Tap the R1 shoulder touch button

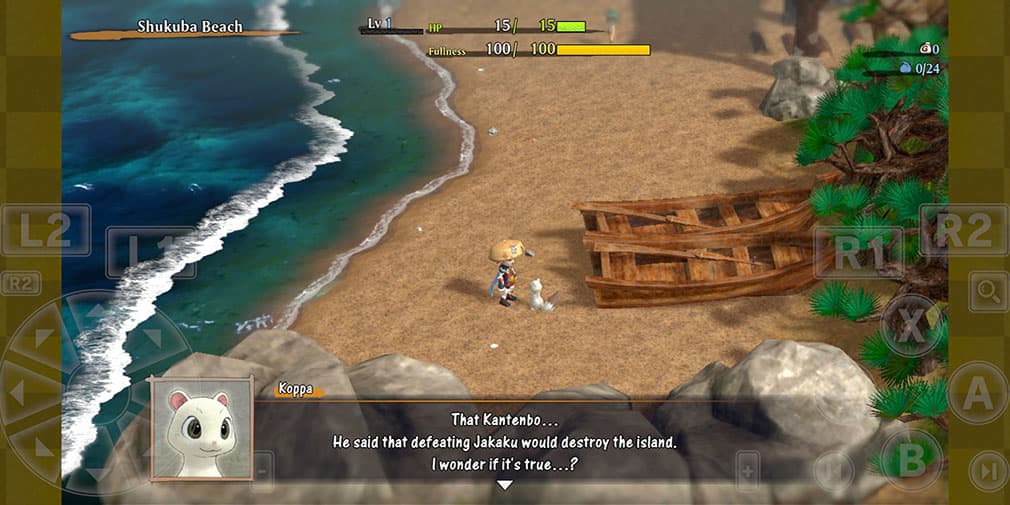858,252
